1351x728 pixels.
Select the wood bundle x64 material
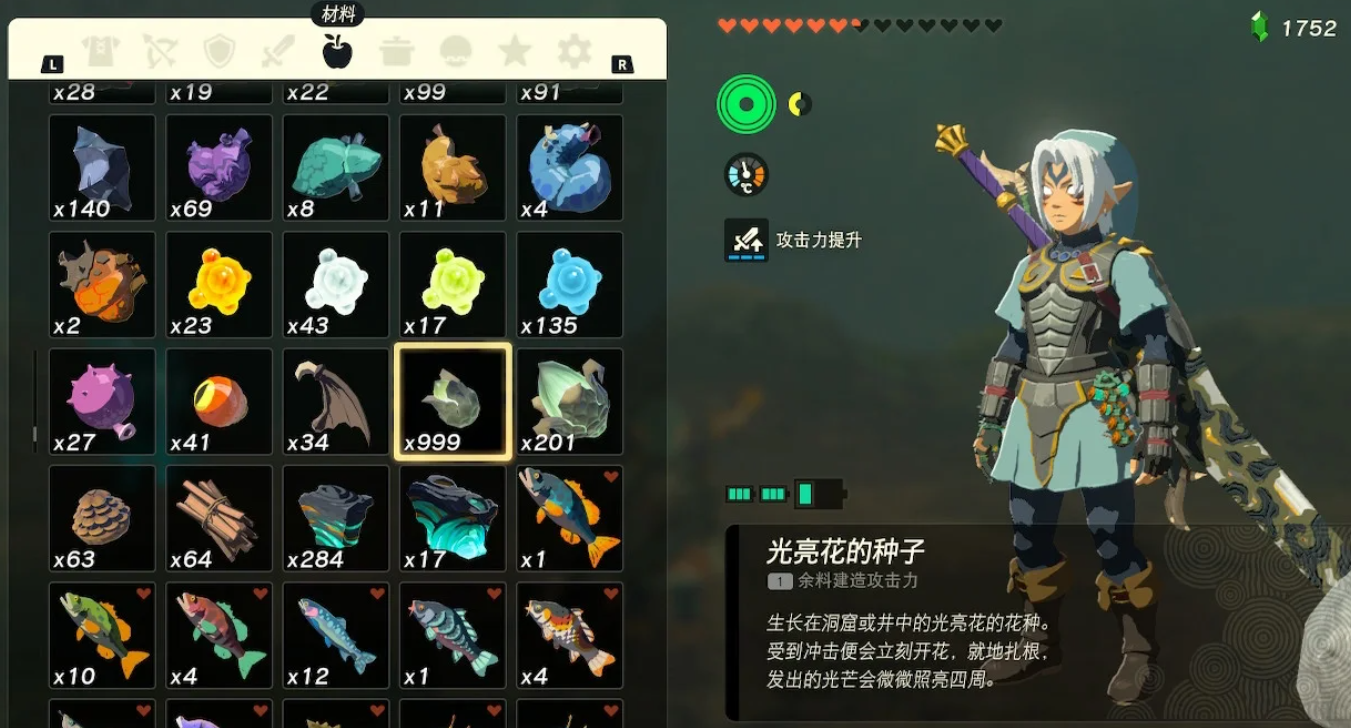point(218,516)
